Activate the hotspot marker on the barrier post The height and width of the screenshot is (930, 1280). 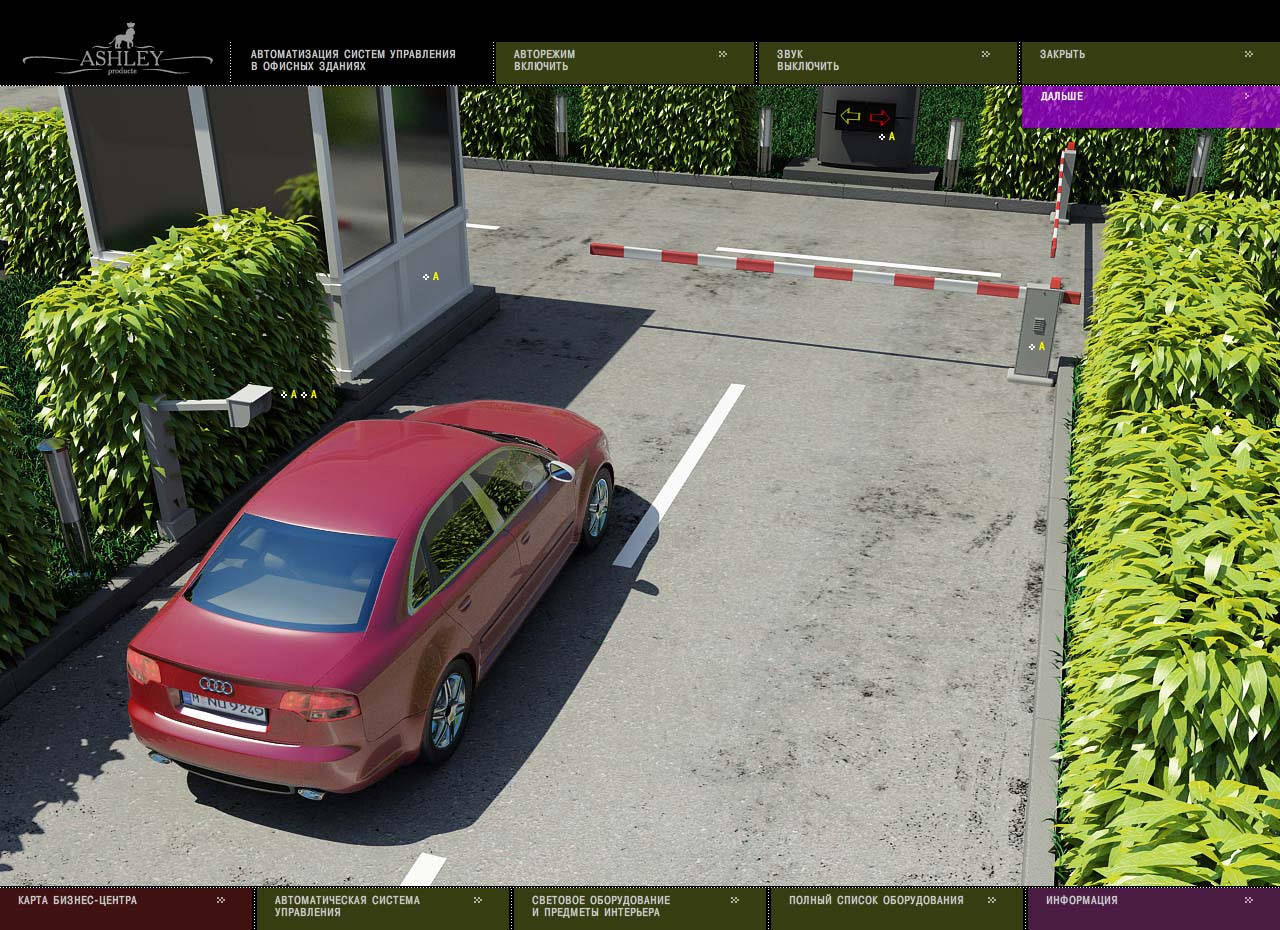click(x=1037, y=347)
